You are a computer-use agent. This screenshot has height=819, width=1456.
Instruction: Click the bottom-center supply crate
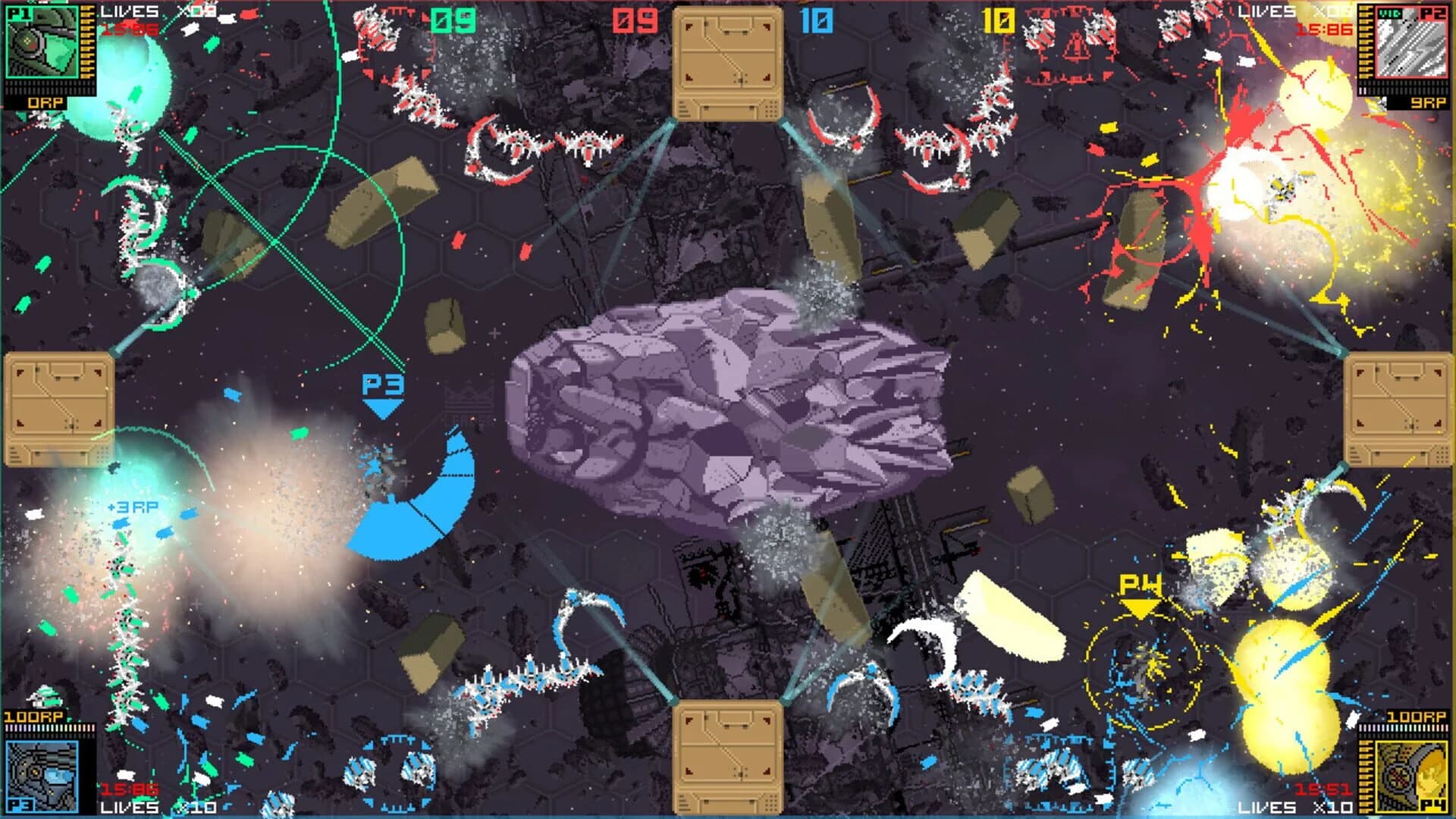pyautogui.click(x=728, y=758)
